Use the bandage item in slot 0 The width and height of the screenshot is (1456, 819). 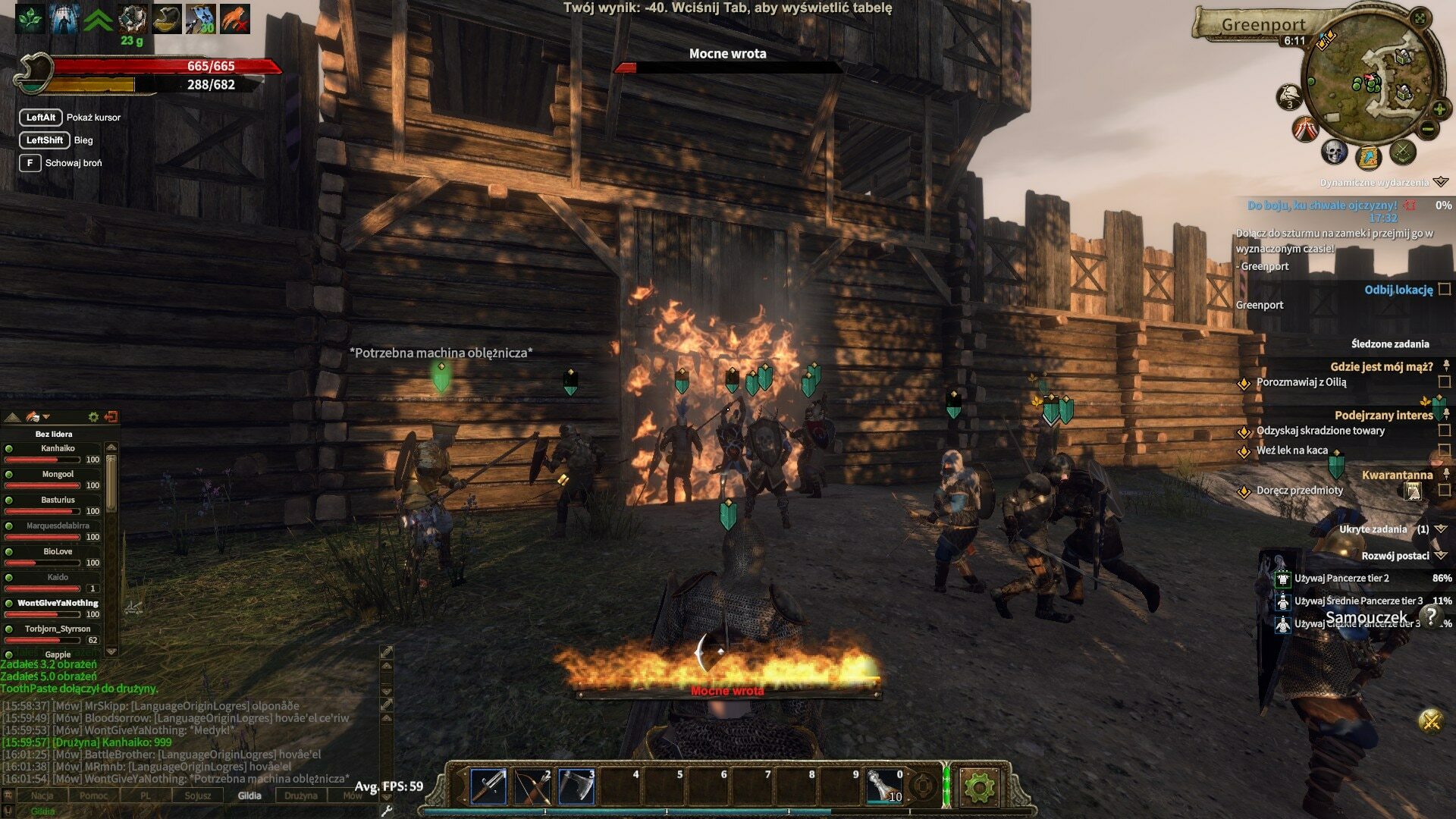[x=884, y=786]
